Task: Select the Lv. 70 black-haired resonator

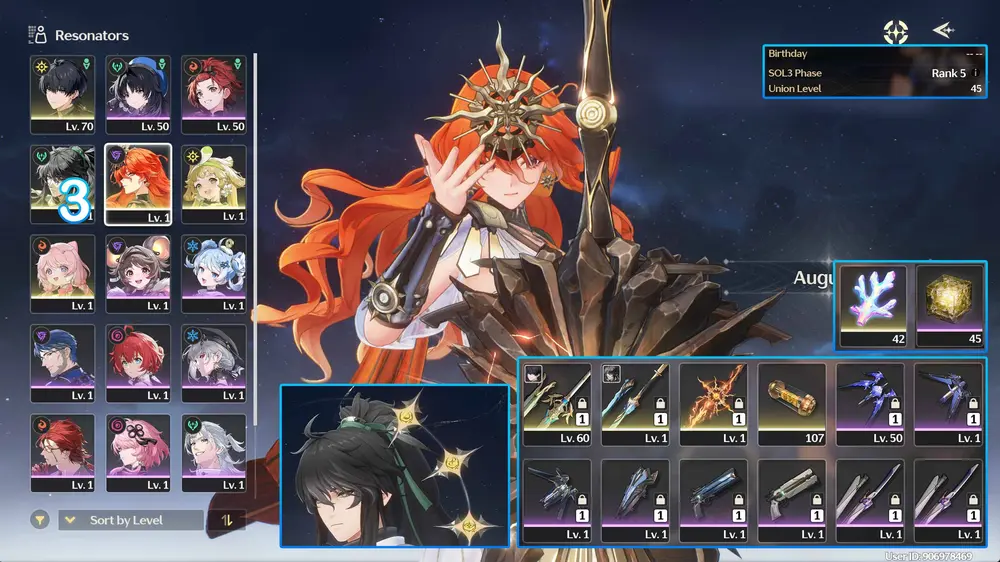Action: 63,94
